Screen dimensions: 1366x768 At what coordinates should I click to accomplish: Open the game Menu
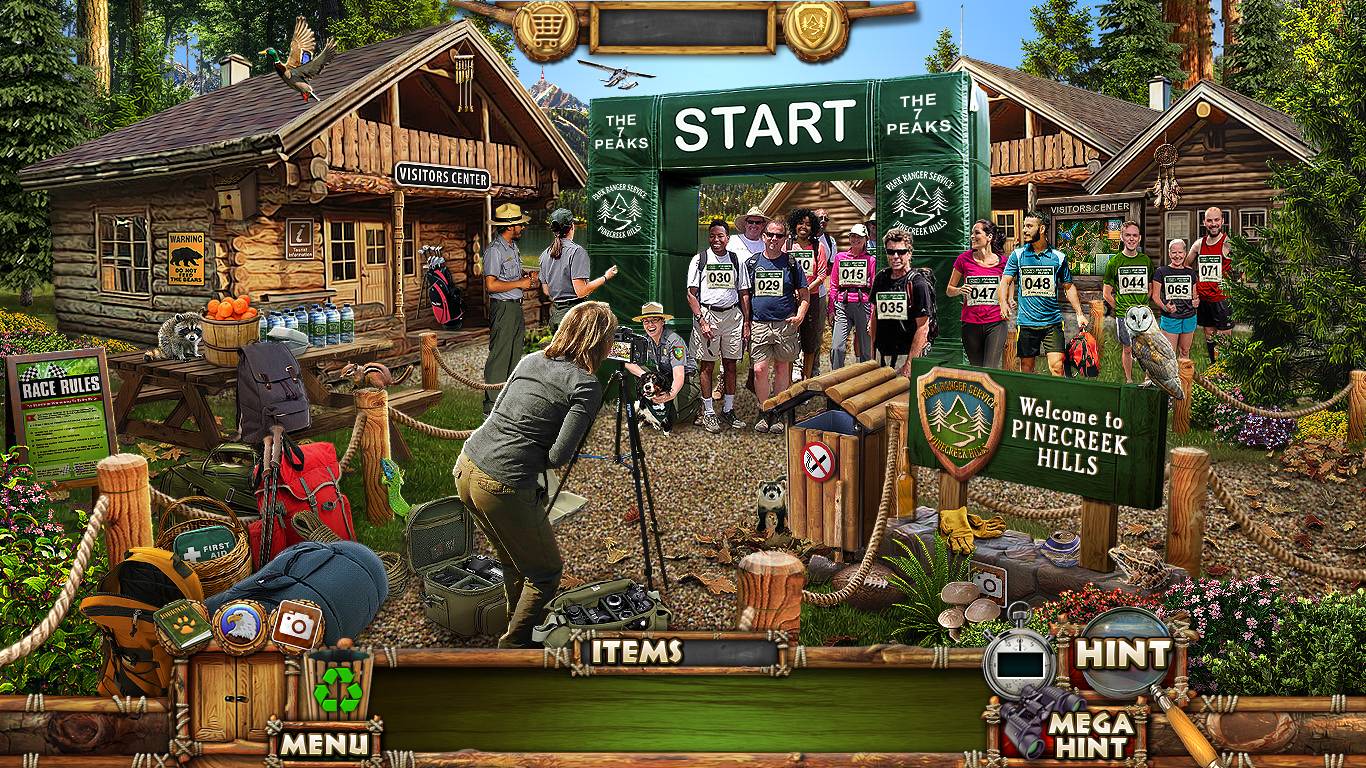point(324,743)
